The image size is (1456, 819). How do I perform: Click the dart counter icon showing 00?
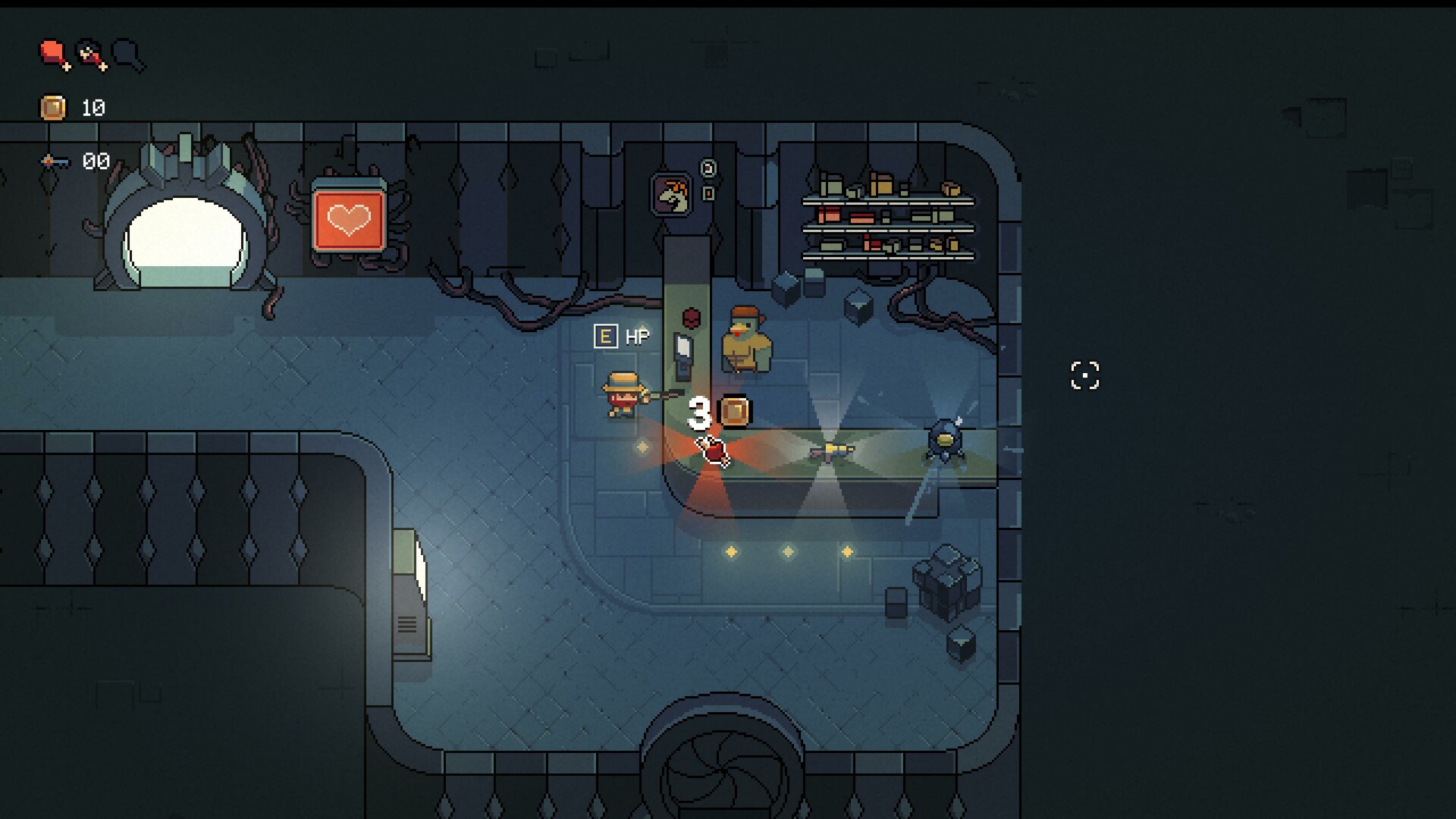[55, 161]
